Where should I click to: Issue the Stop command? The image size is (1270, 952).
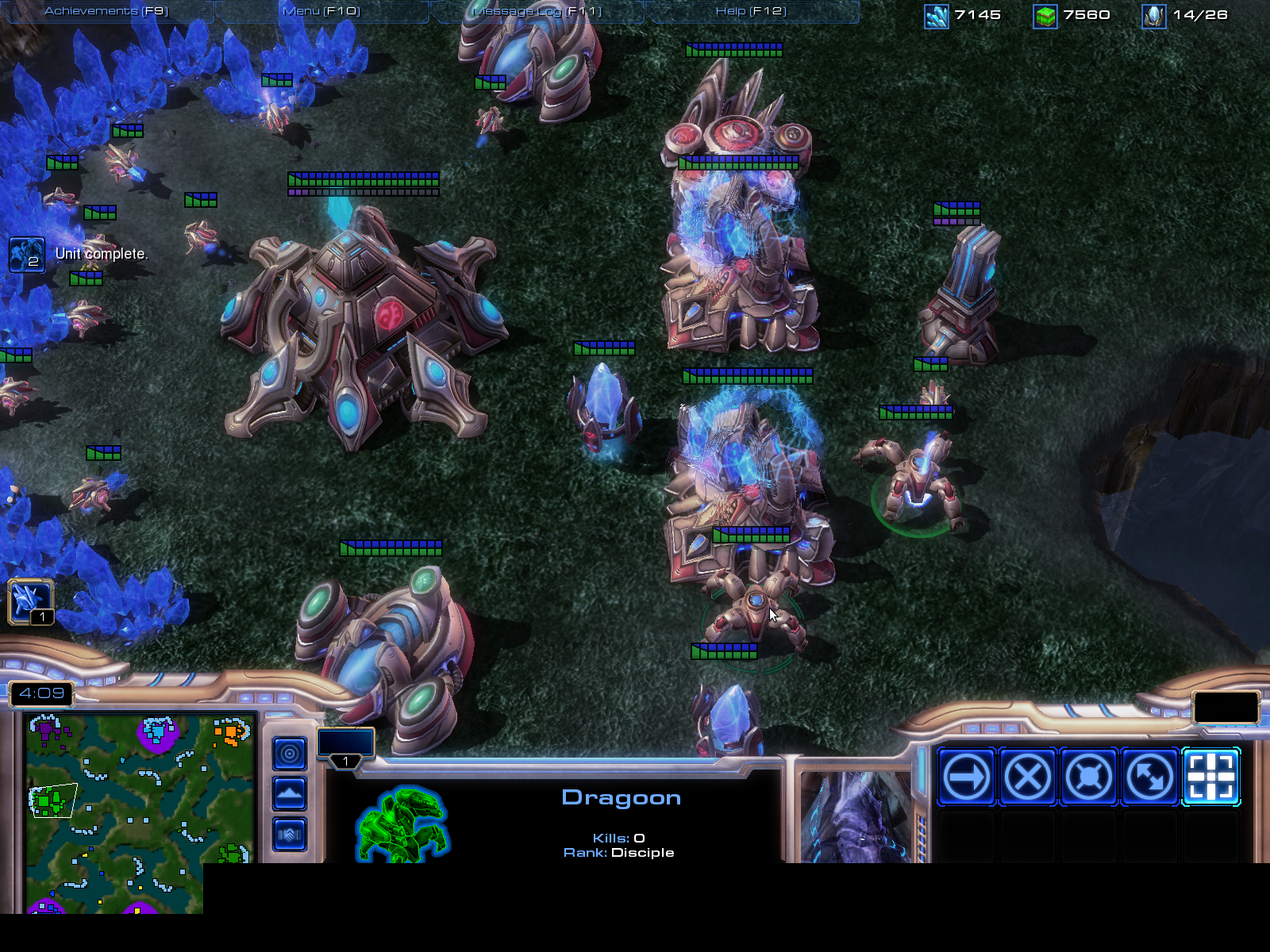point(1027,777)
